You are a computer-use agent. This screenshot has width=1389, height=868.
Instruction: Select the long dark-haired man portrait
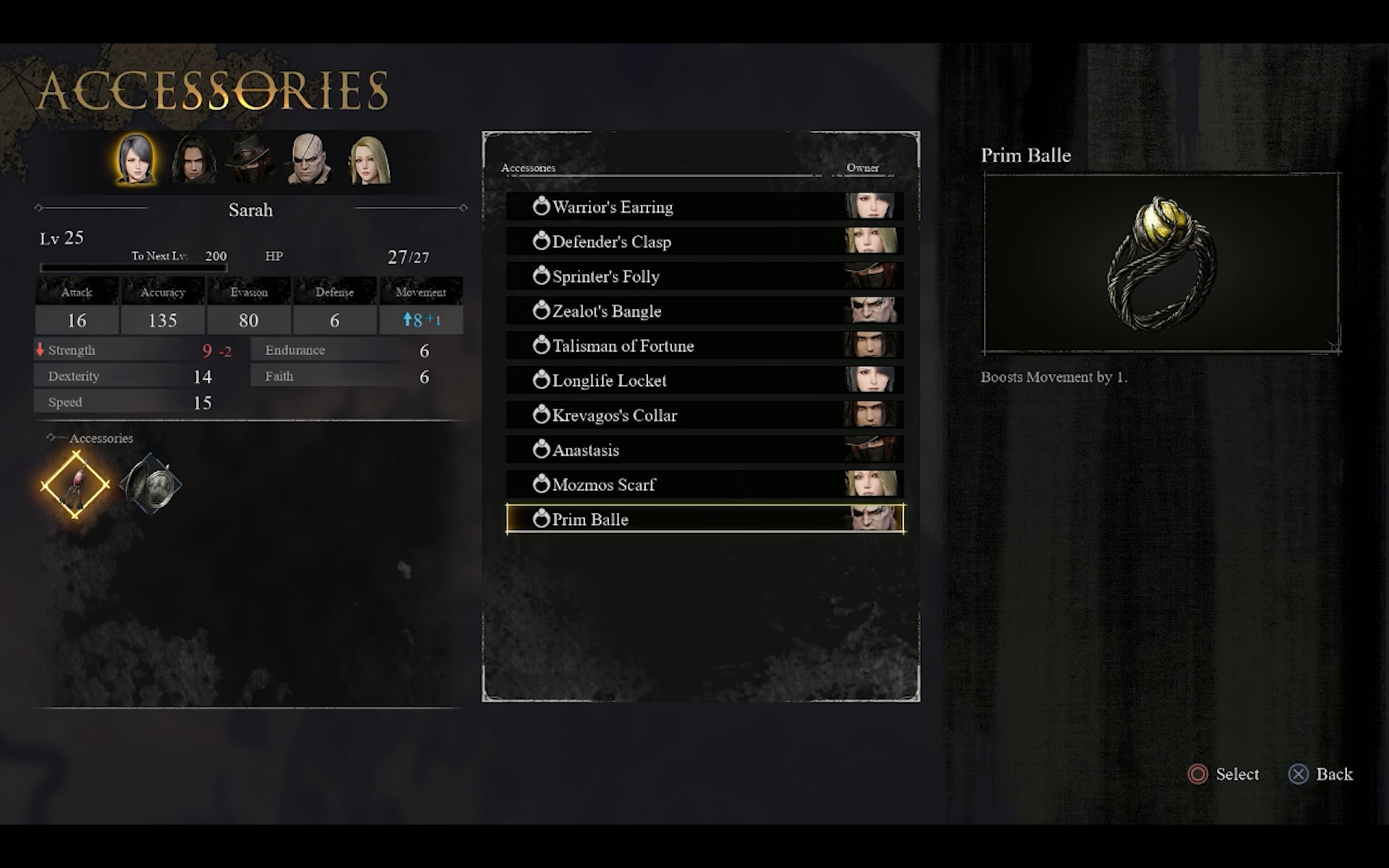pyautogui.click(x=193, y=159)
